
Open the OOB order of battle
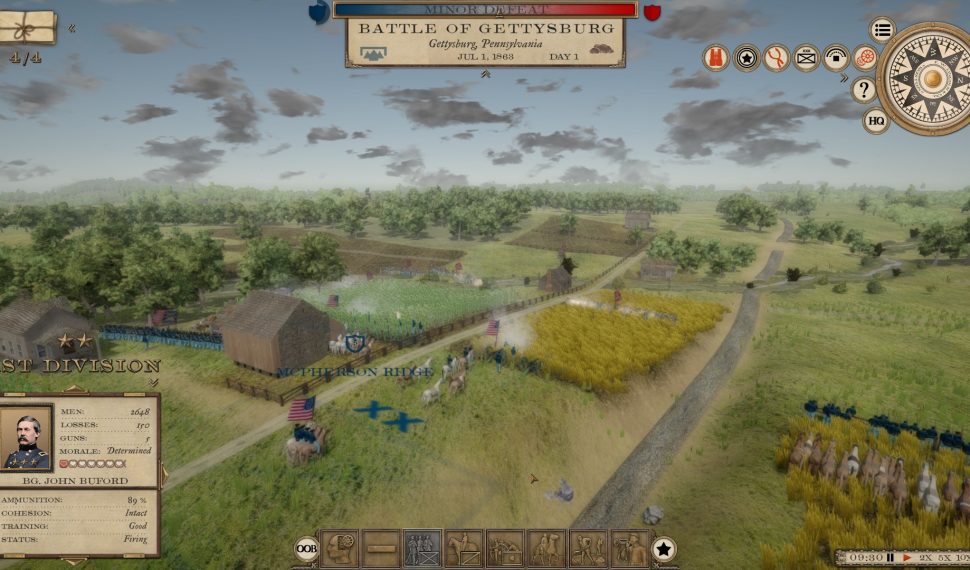[307, 548]
